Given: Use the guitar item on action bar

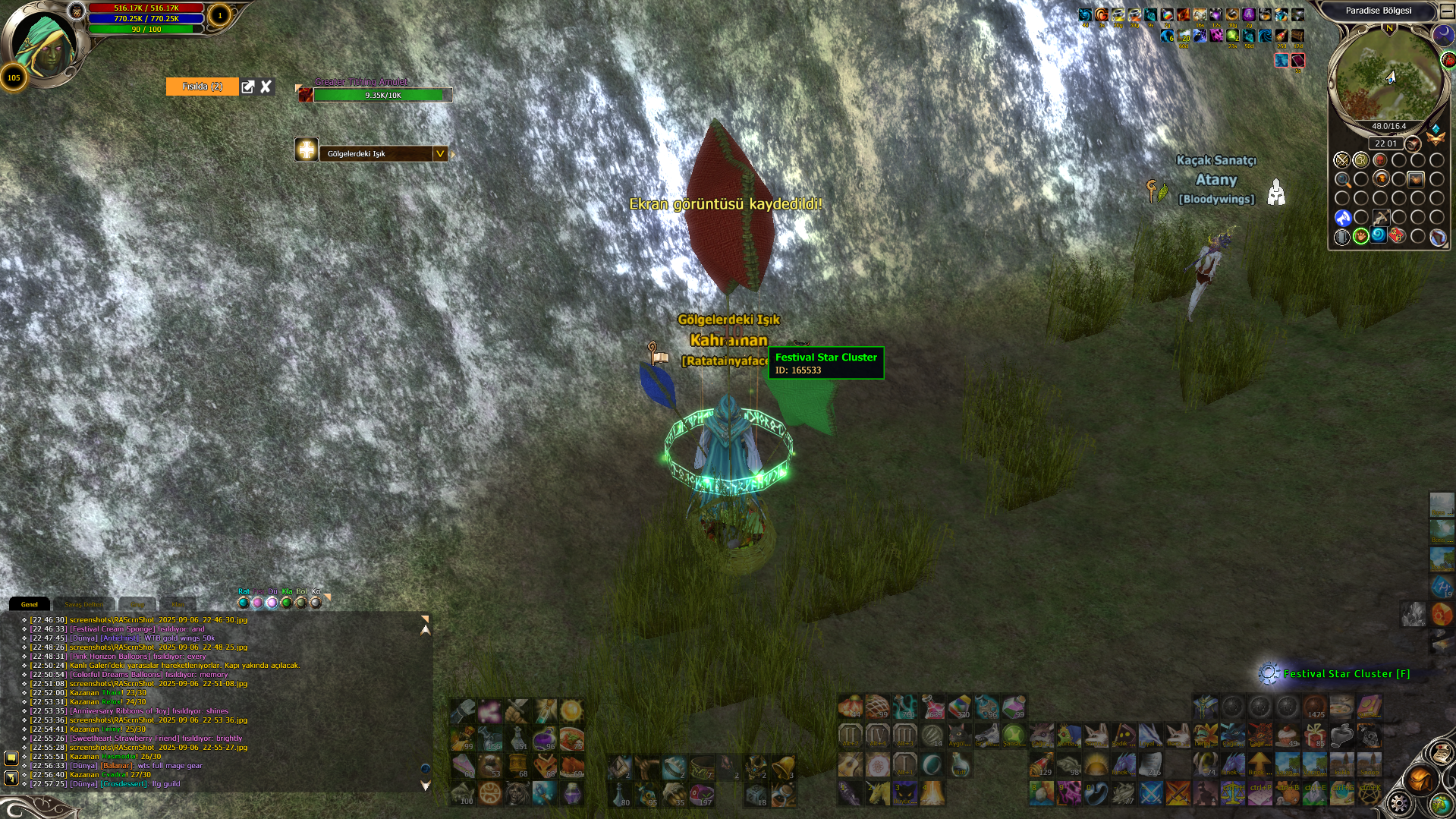Looking at the screenshot, I should pos(850,764).
